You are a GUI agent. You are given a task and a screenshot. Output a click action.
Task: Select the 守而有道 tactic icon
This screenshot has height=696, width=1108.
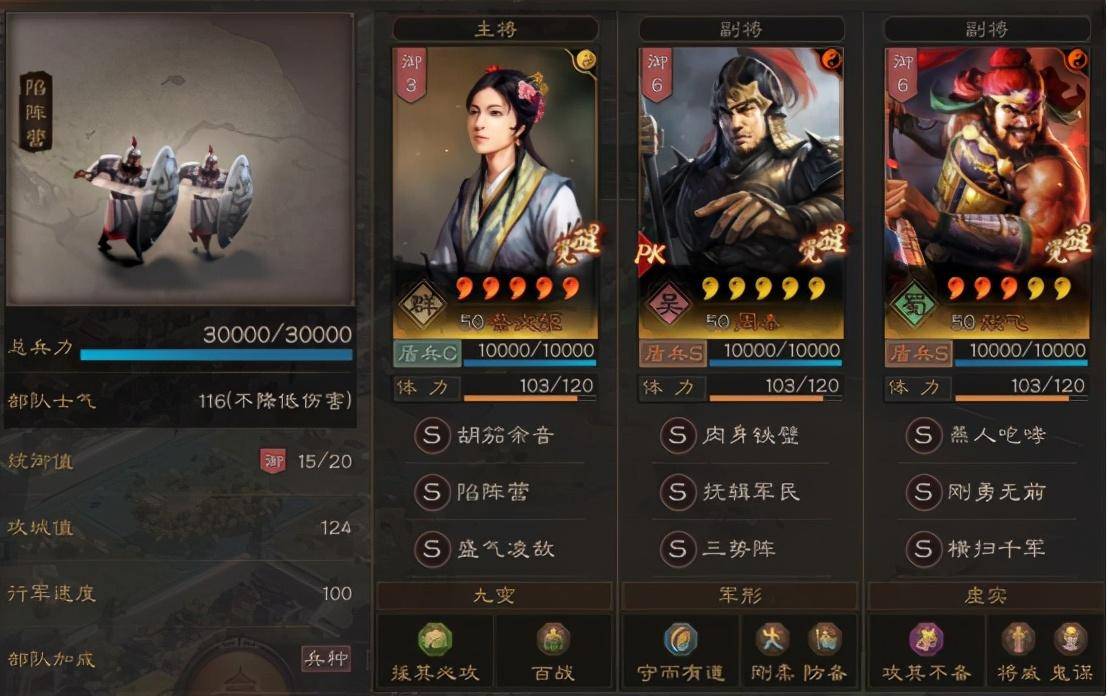681,641
